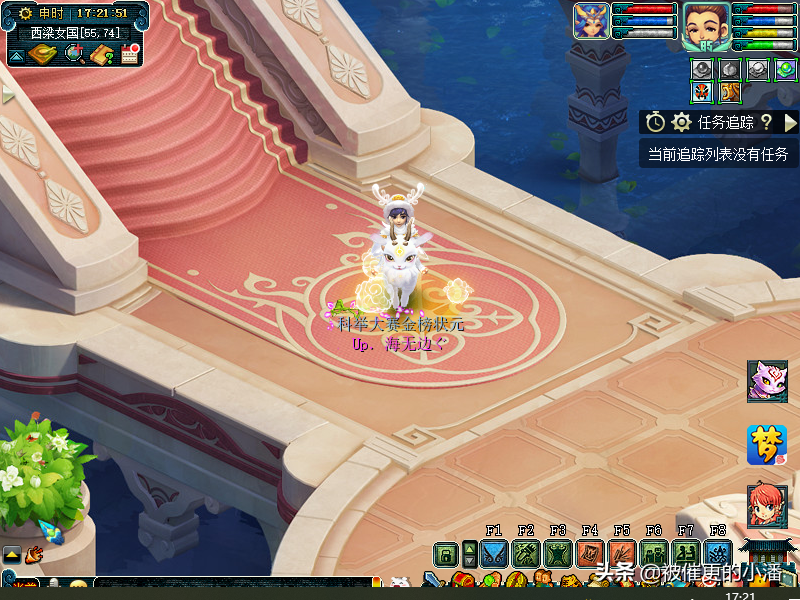Viewport: 800px width, 600px height.
Task: Open the blue "梦" side icon
Action: pos(767,445)
